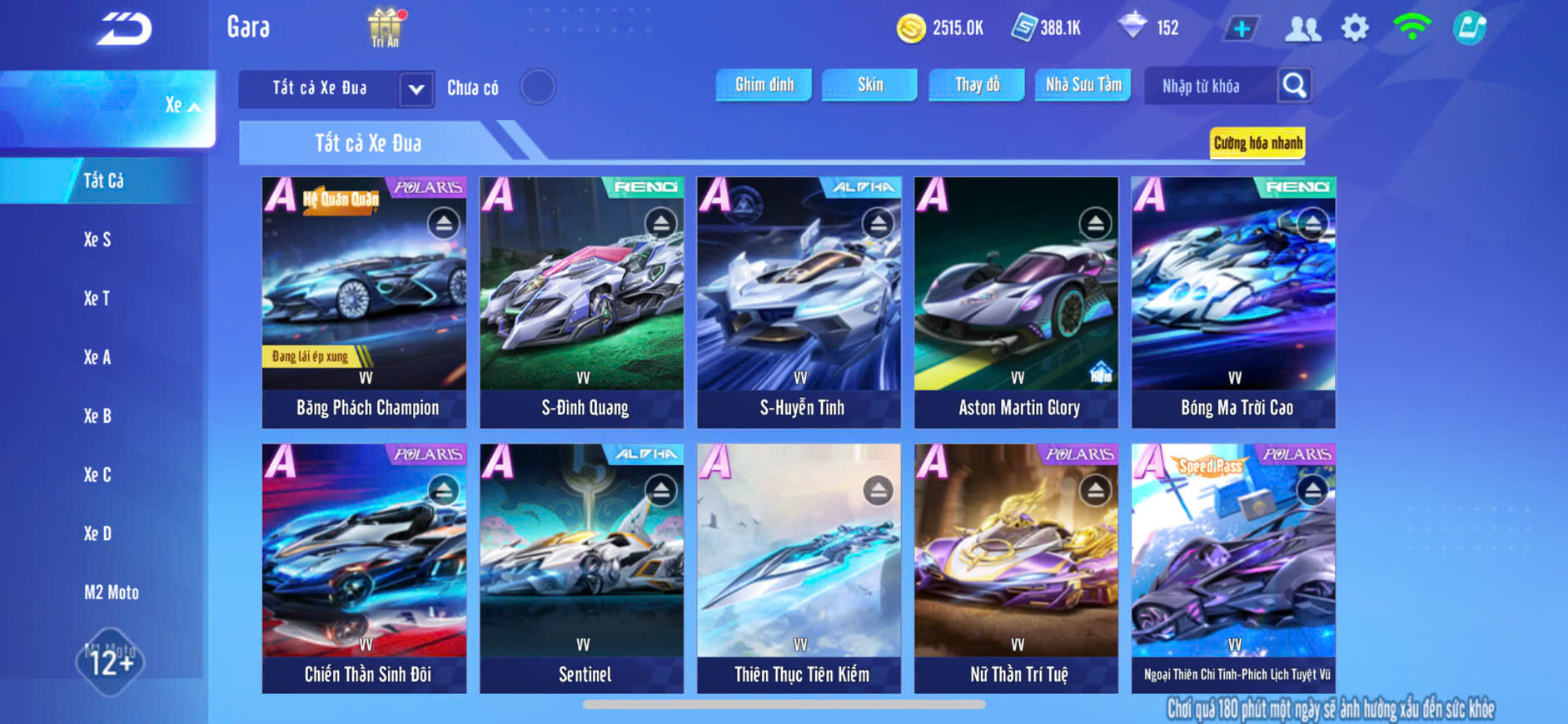Click the Thay đồ button
Image resolution: width=1568 pixels, height=724 pixels.
[977, 85]
